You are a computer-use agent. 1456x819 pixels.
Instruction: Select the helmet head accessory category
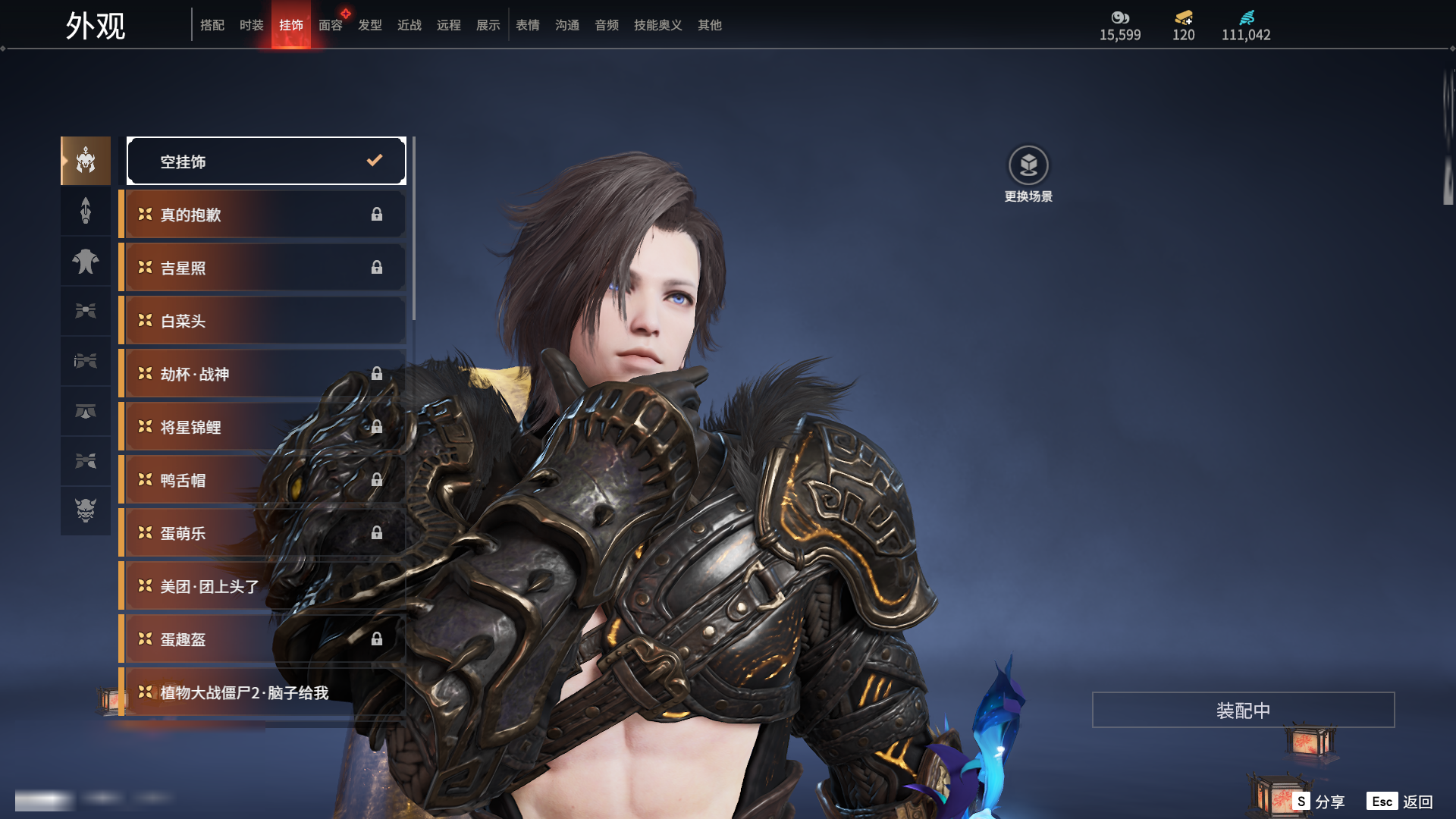(86, 161)
